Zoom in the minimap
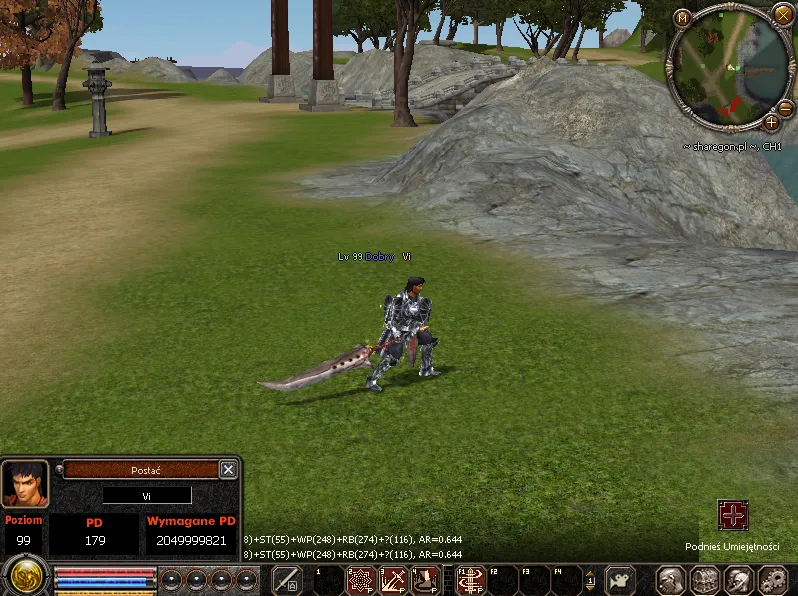798x596 pixels. click(x=771, y=122)
